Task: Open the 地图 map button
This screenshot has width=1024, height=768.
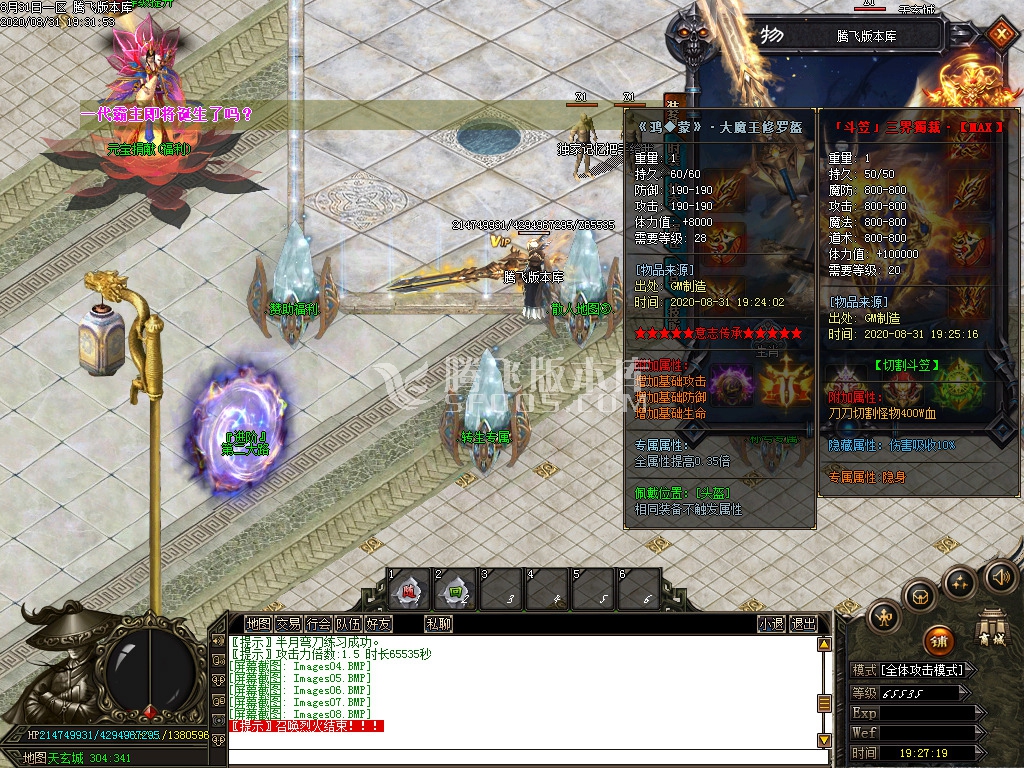Action: (x=259, y=624)
